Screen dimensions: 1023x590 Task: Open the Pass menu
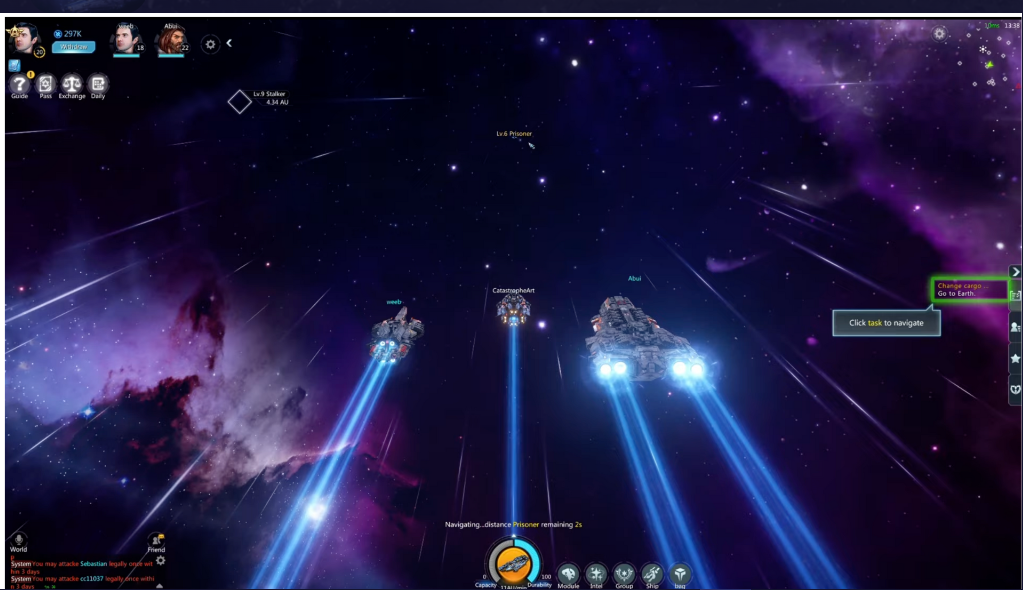point(45,84)
